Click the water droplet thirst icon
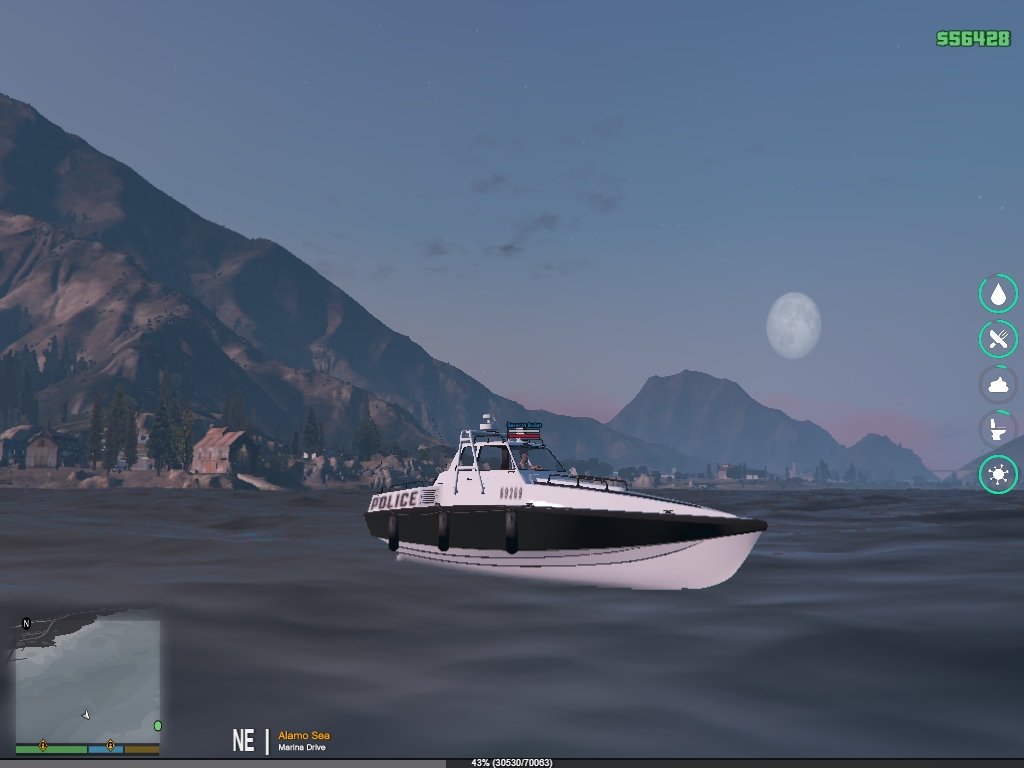This screenshot has height=768, width=1024. click(x=997, y=294)
